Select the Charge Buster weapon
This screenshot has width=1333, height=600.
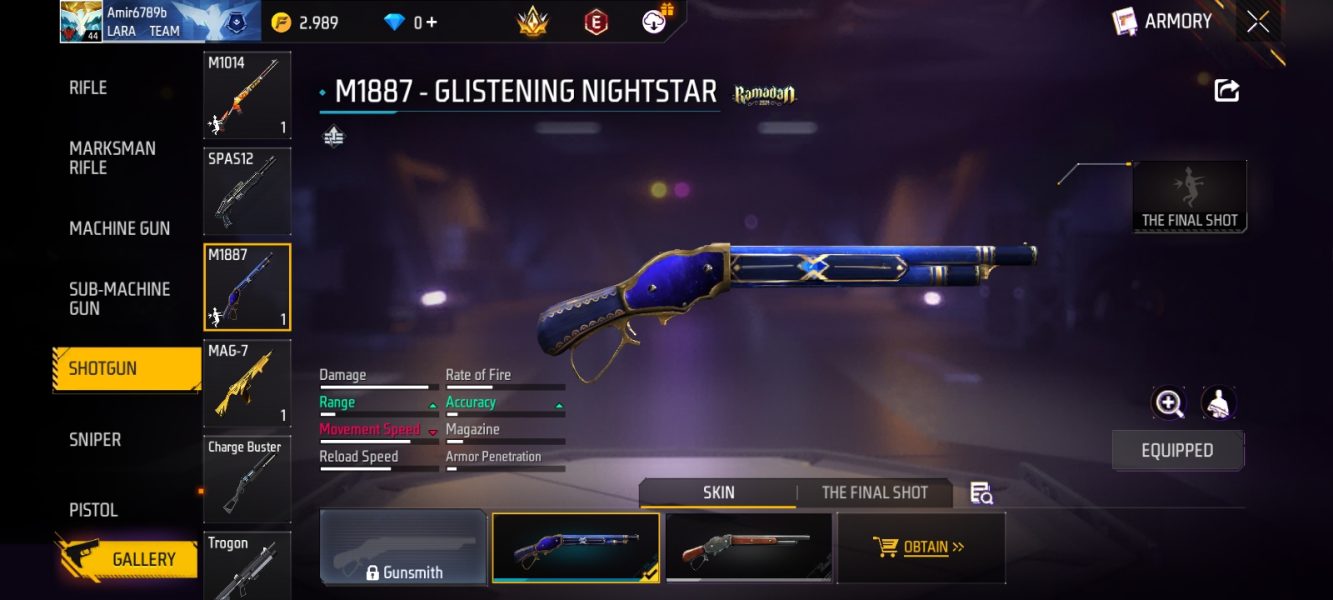(x=247, y=479)
